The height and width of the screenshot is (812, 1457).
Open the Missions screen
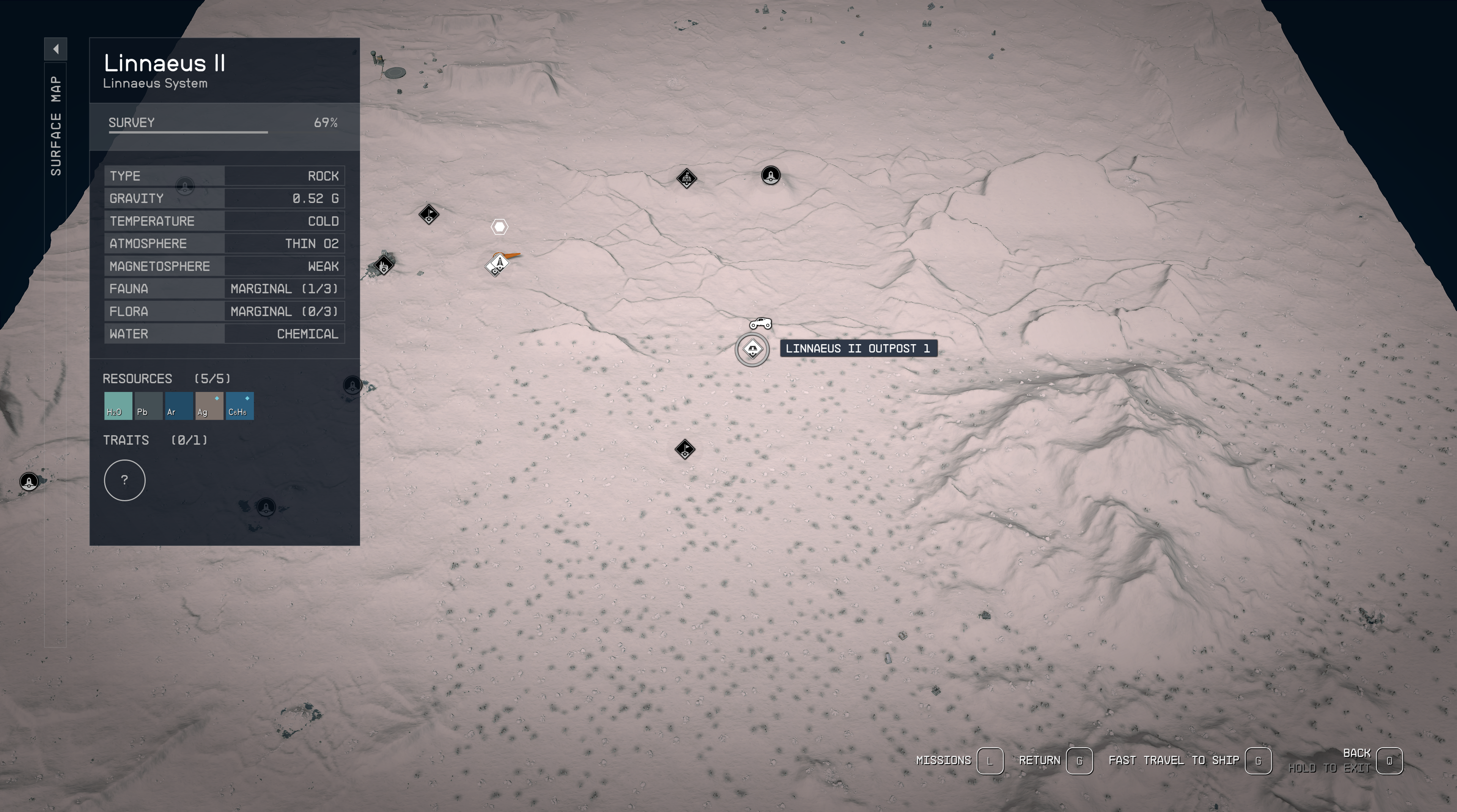click(x=989, y=760)
